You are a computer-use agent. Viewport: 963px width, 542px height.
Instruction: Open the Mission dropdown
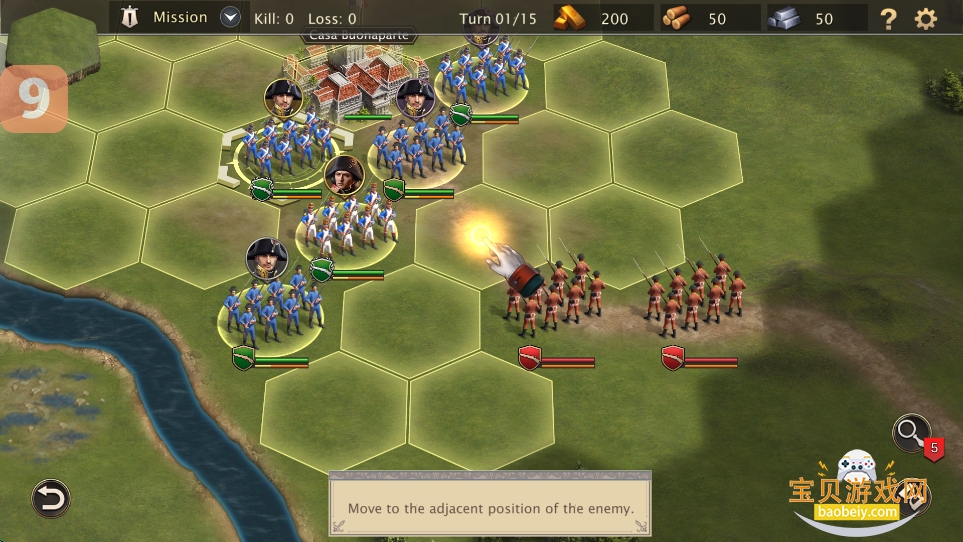(231, 17)
